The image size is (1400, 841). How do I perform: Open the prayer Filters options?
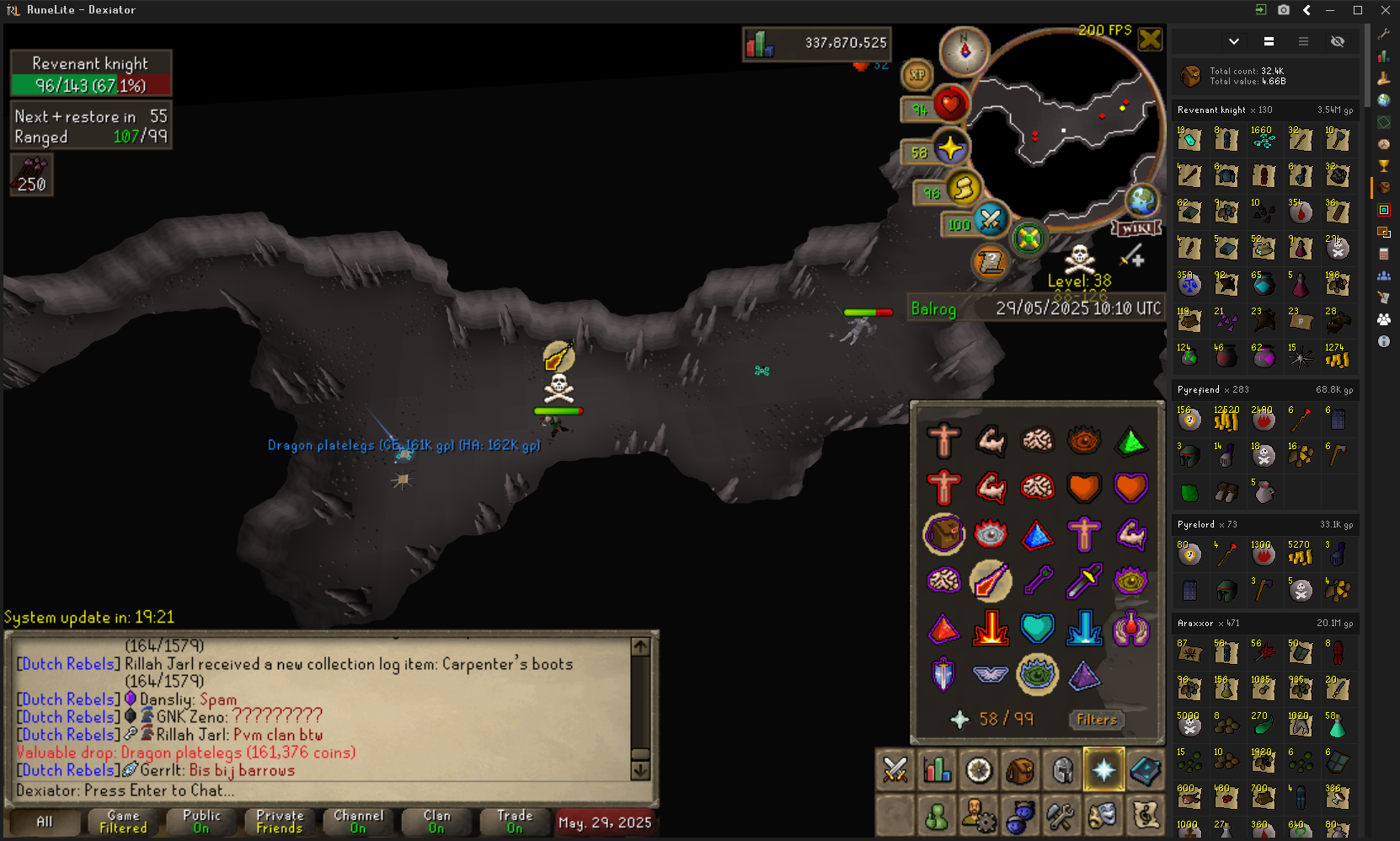coord(1097,720)
